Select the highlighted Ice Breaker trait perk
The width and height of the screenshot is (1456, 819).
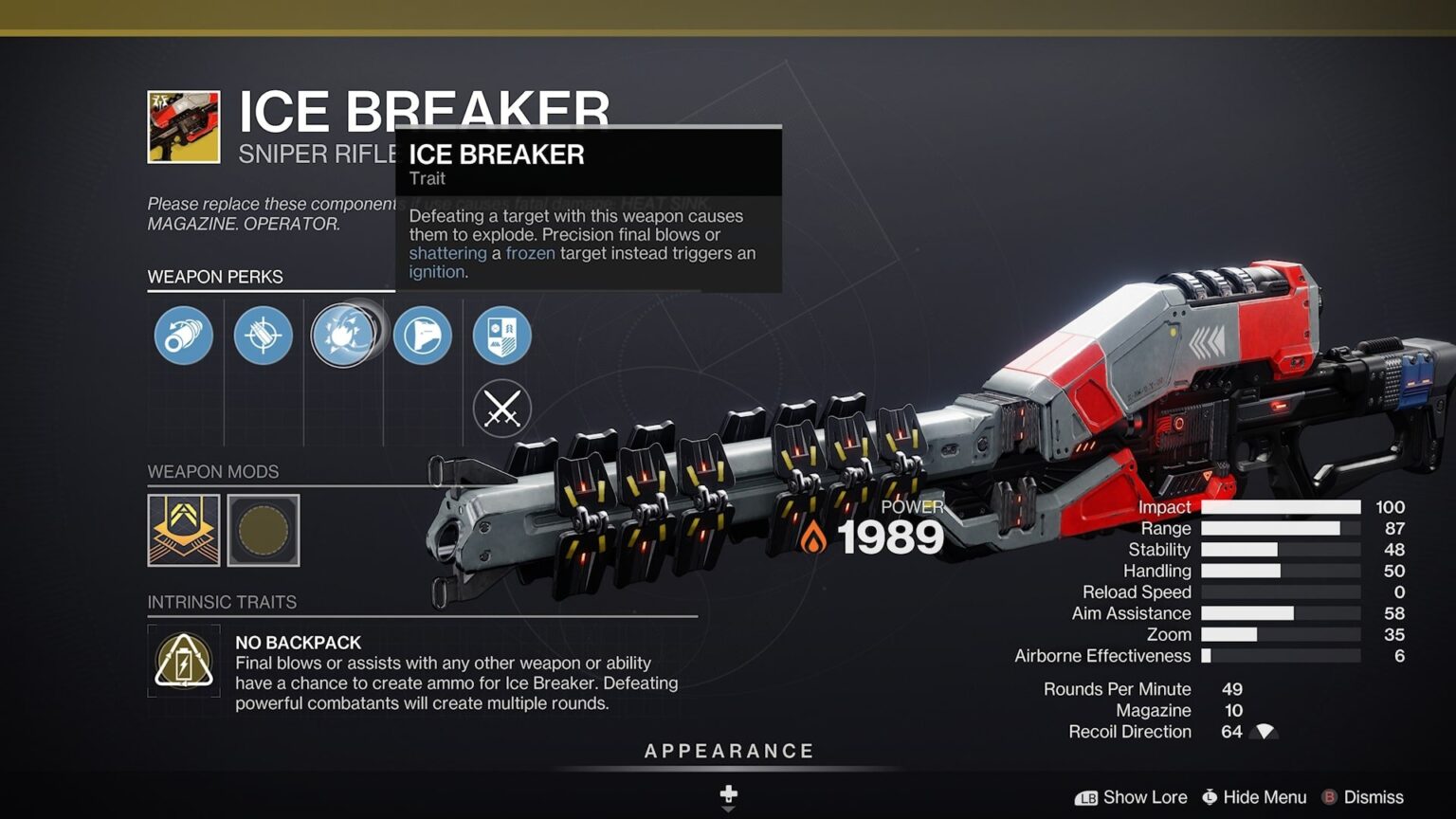(x=347, y=337)
